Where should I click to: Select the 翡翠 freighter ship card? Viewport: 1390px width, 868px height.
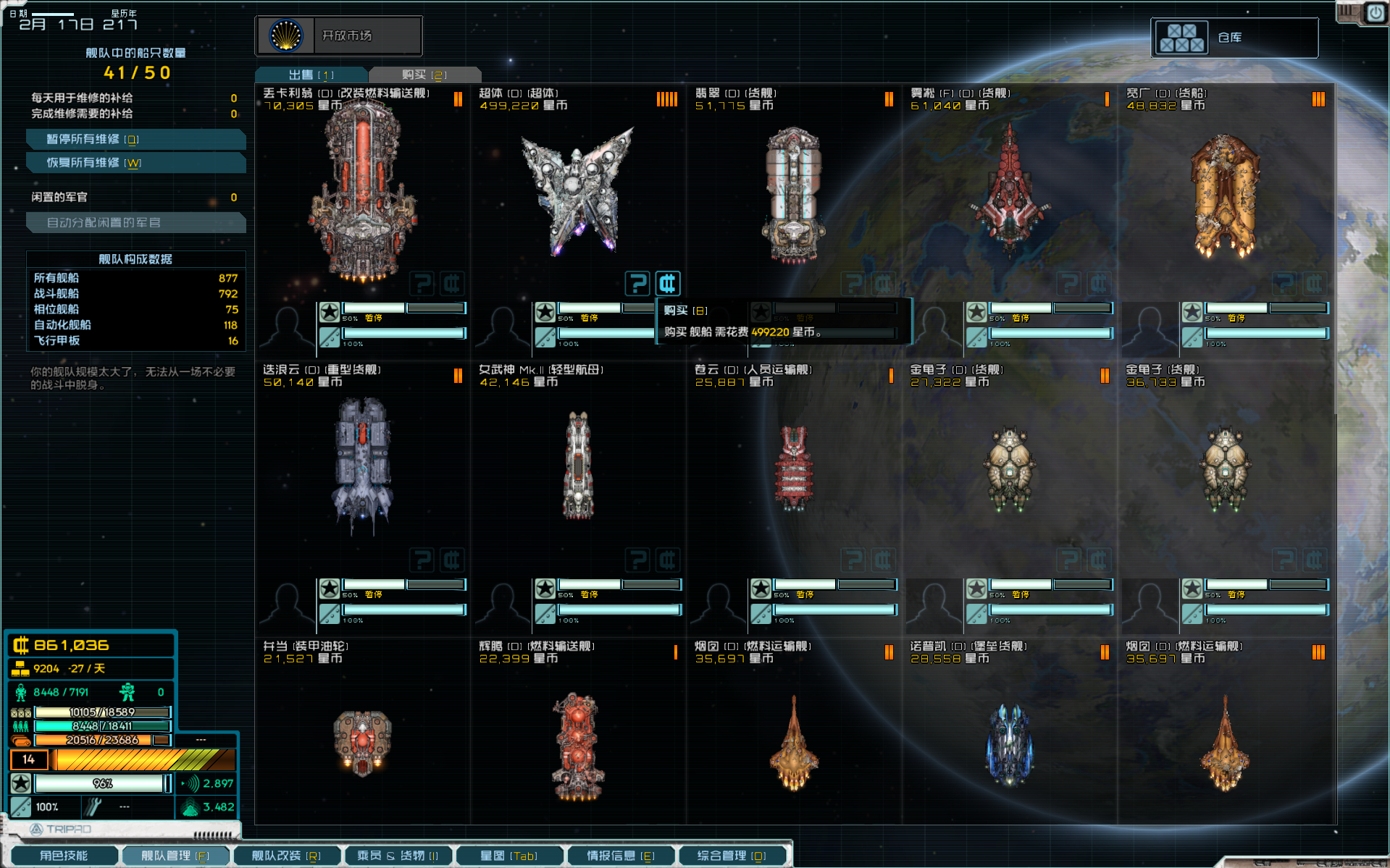point(794,192)
